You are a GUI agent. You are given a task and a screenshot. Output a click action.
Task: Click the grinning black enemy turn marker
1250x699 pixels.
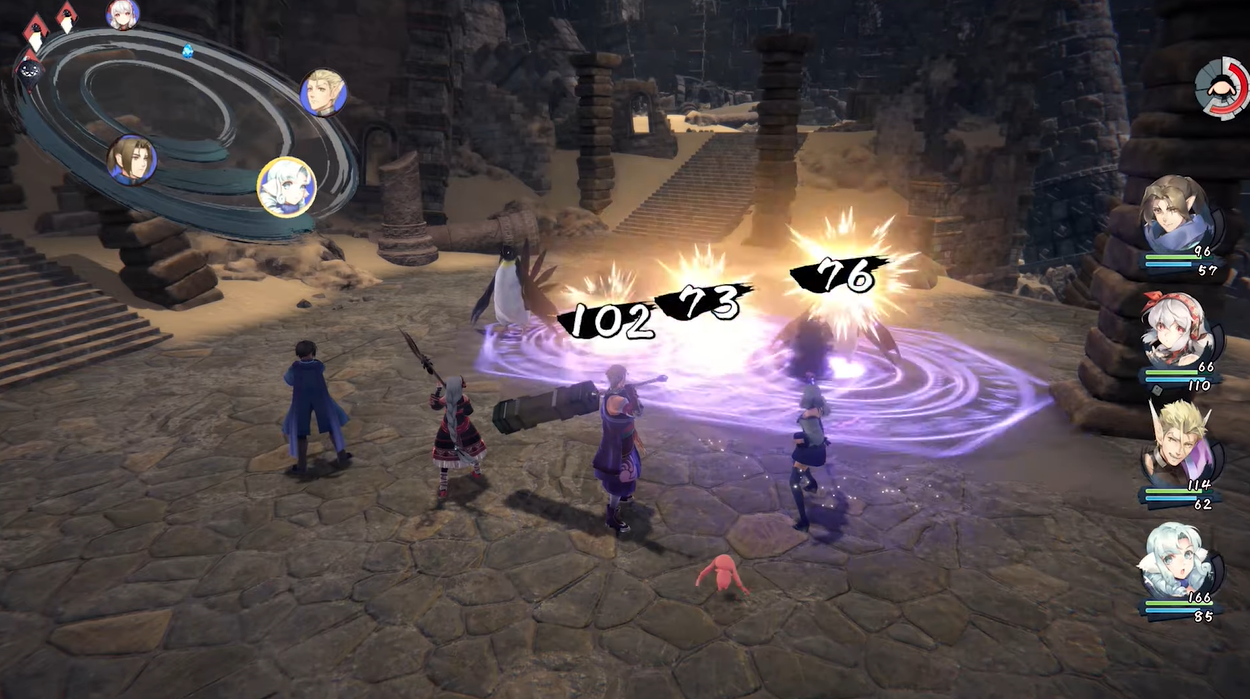pyautogui.click(x=30, y=70)
